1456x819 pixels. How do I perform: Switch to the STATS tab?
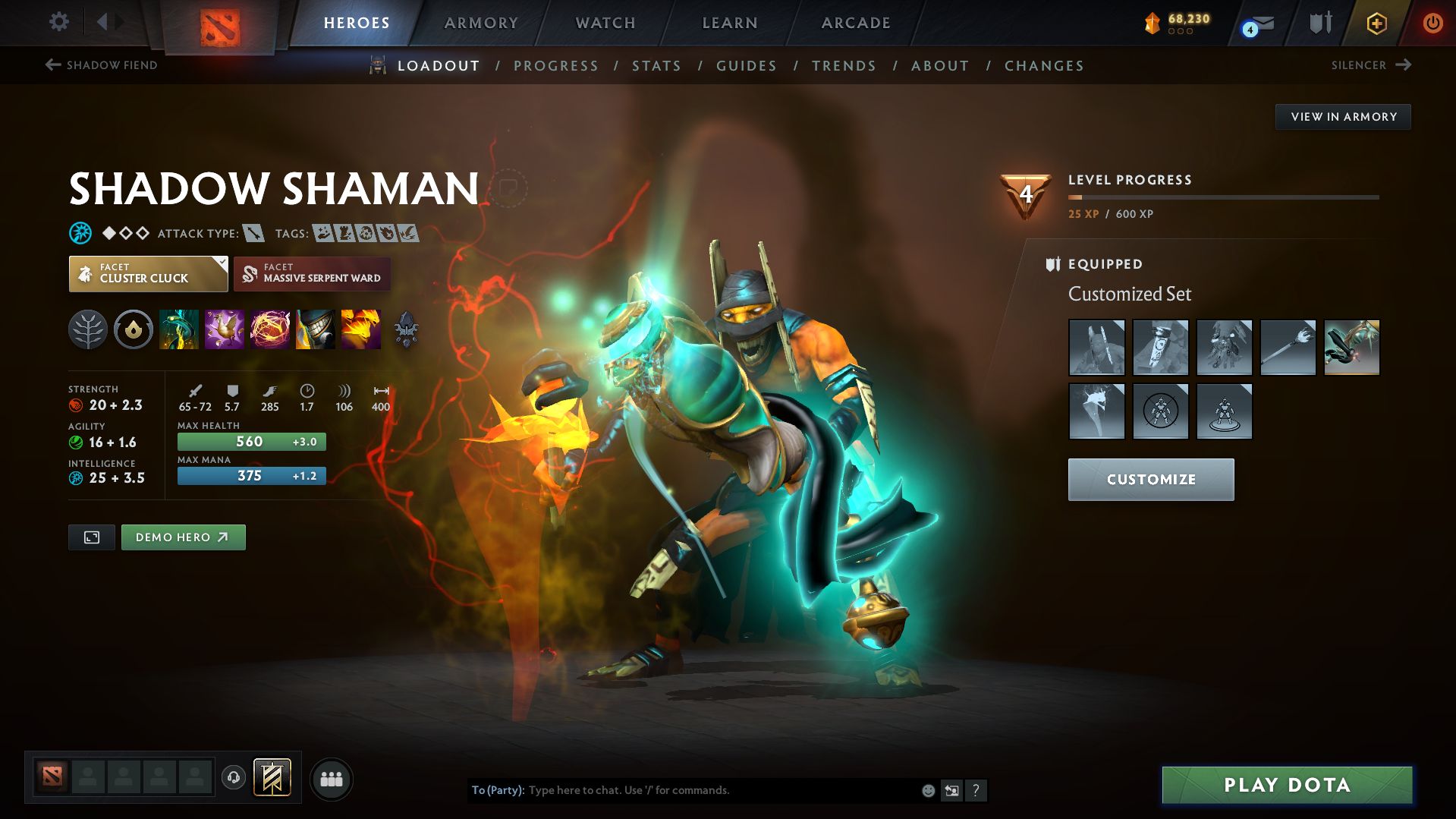656,66
